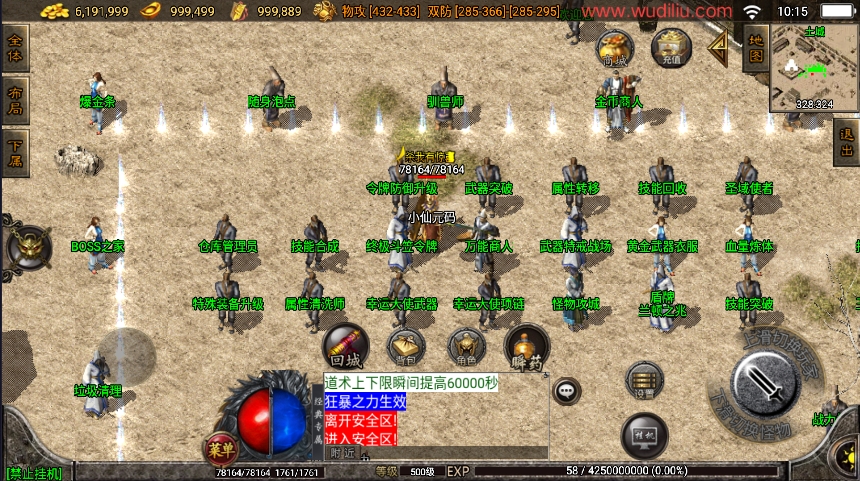Open the 背包 backpack

(x=406, y=348)
